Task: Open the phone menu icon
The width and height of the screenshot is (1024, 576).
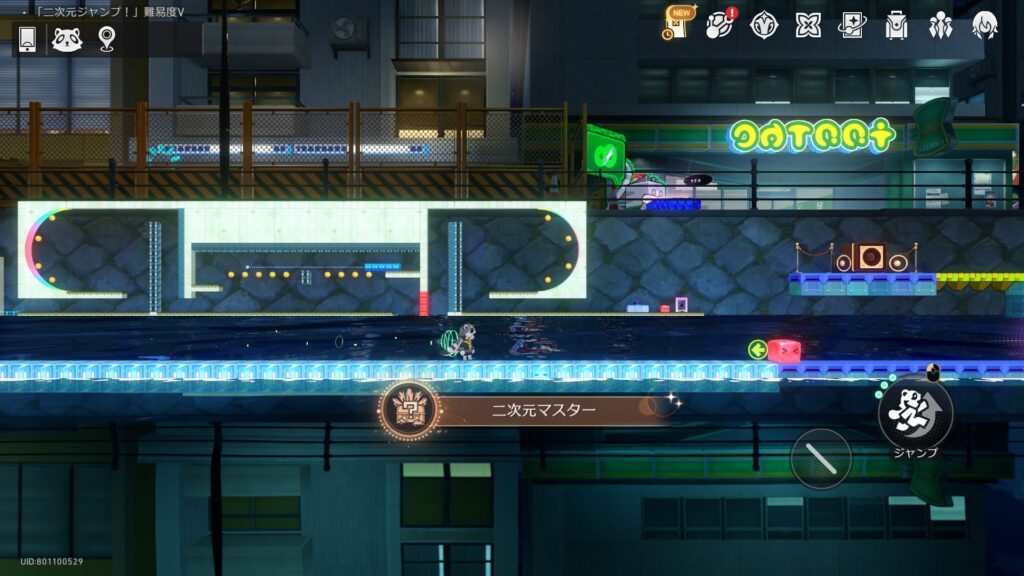Action: (x=28, y=39)
